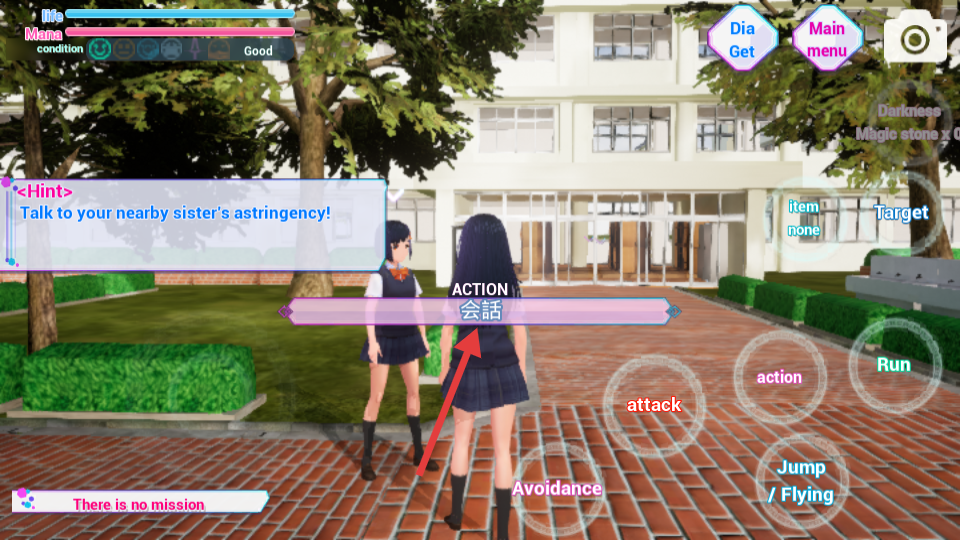Open the item slot showing none
The width and height of the screenshot is (960, 540).
tap(804, 218)
